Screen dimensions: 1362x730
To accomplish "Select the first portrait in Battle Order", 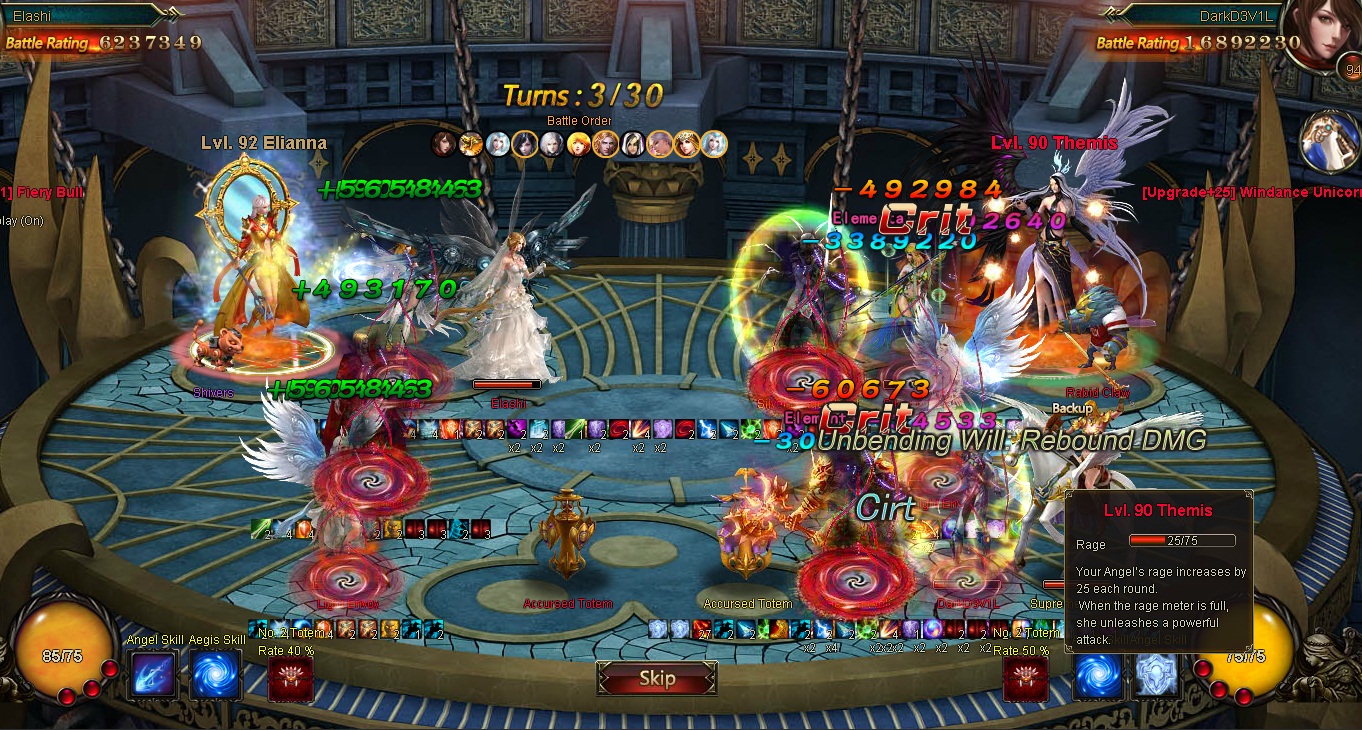I will point(443,144).
